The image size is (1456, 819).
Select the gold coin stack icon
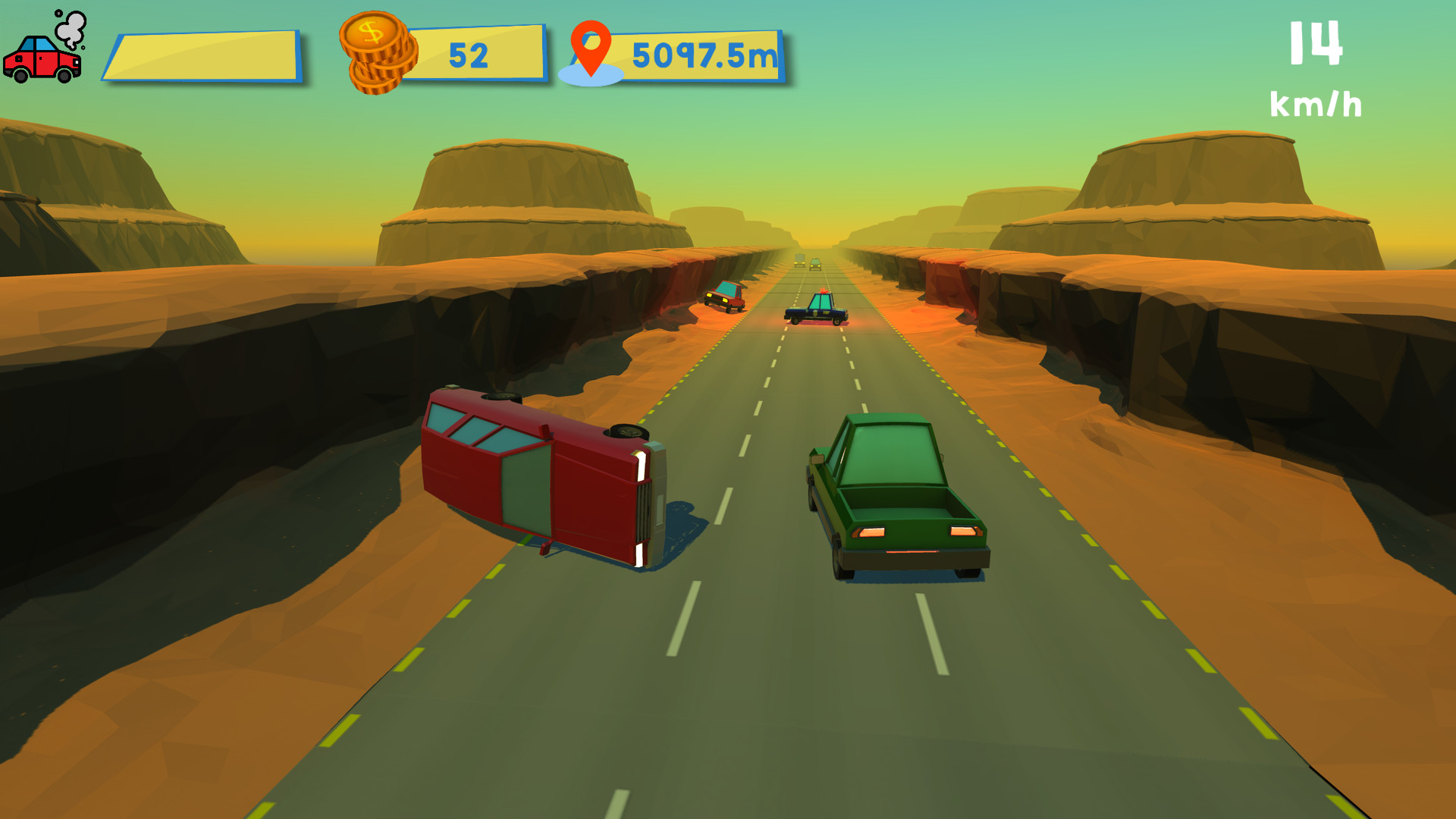[377, 53]
